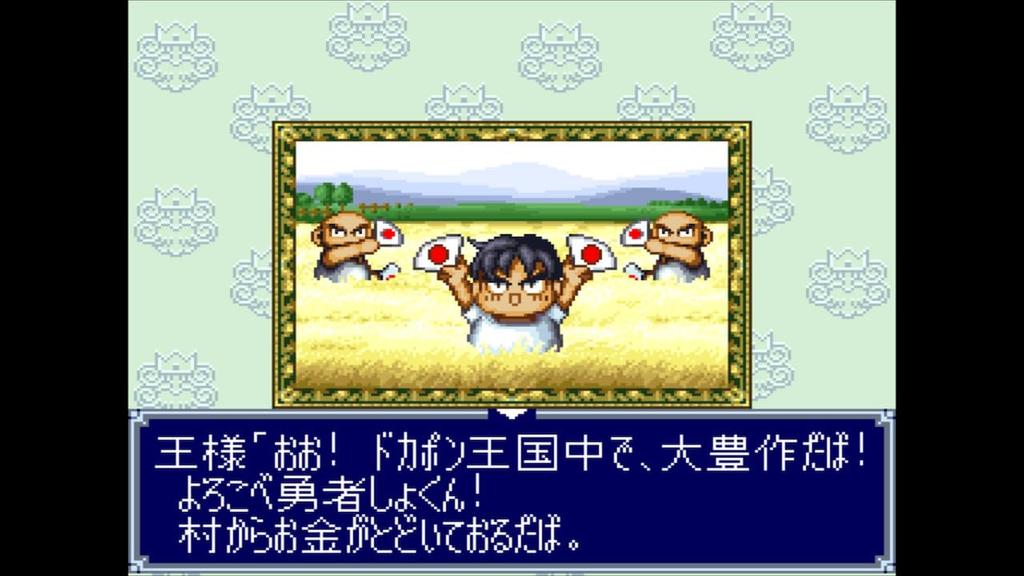This screenshot has height=576, width=1024.
Task: Advance the king's dialogue text box
Action: (511, 492)
